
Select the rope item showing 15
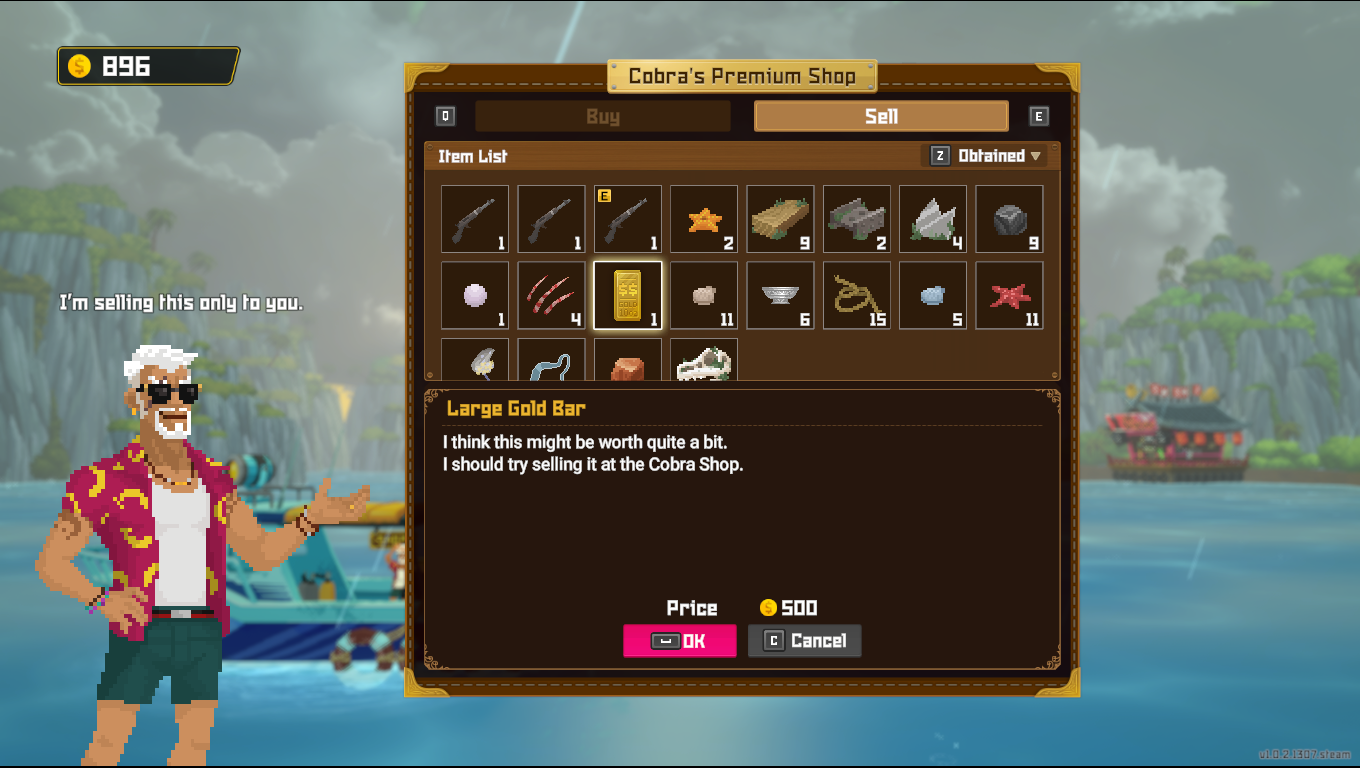coord(856,295)
